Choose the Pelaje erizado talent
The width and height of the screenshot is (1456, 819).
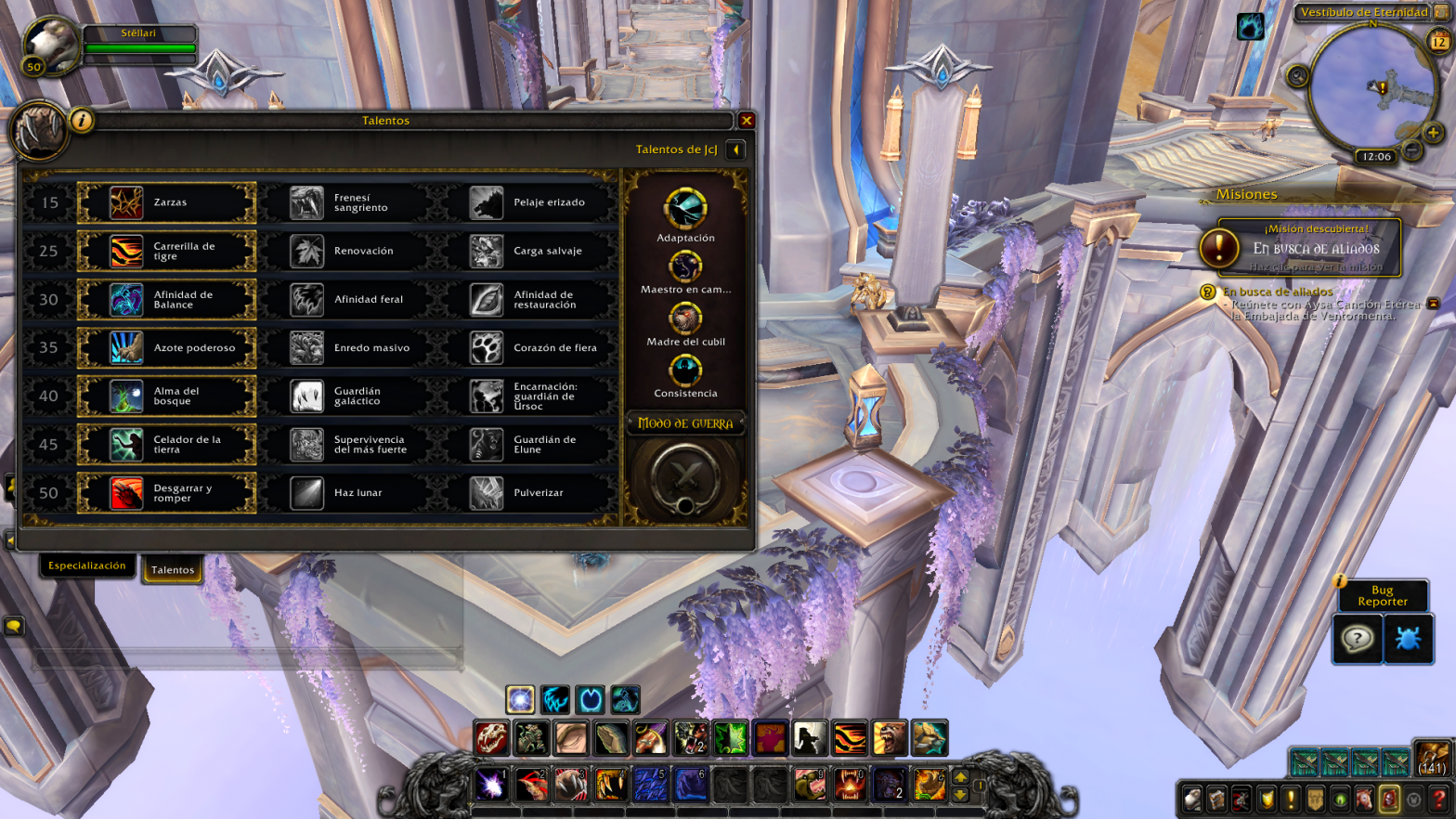(x=526, y=203)
